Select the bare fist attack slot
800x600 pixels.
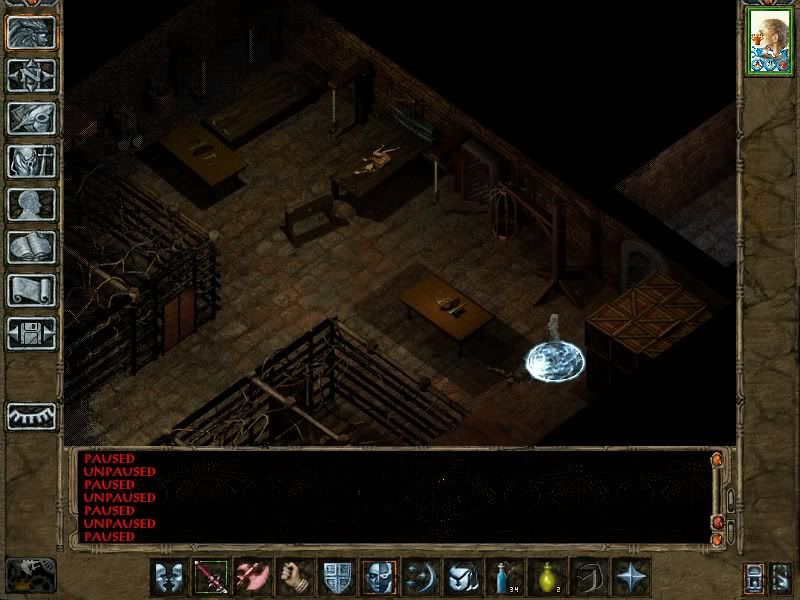pyautogui.click(x=295, y=578)
